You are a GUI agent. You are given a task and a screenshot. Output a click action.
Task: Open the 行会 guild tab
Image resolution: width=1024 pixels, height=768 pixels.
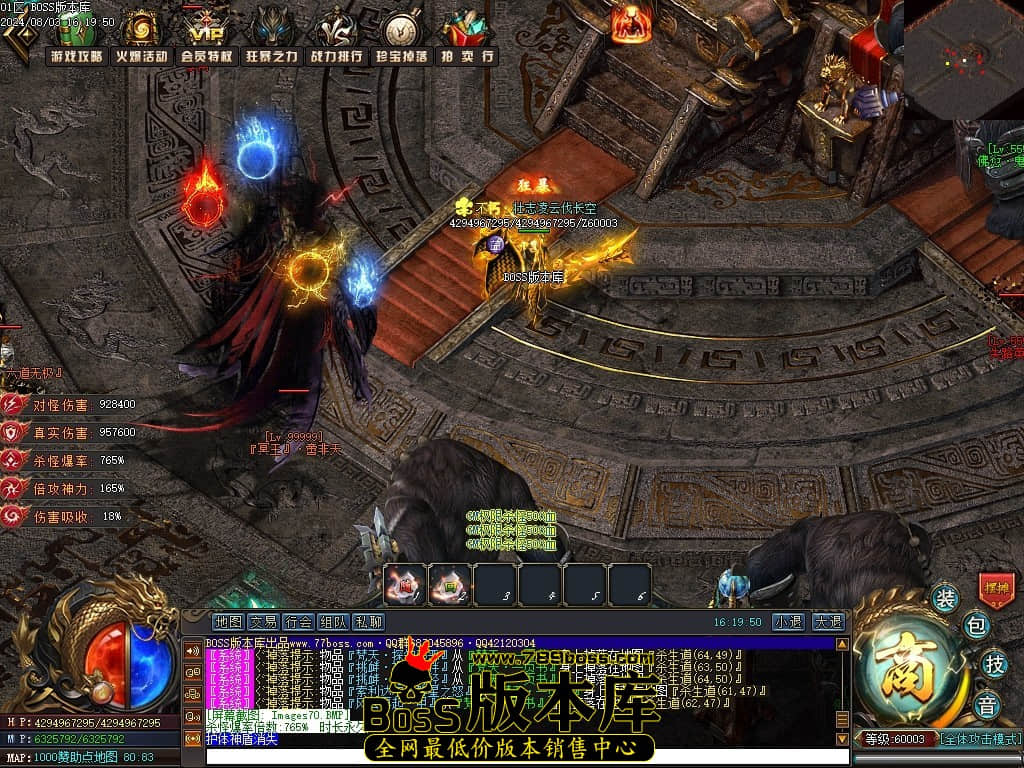[x=298, y=622]
